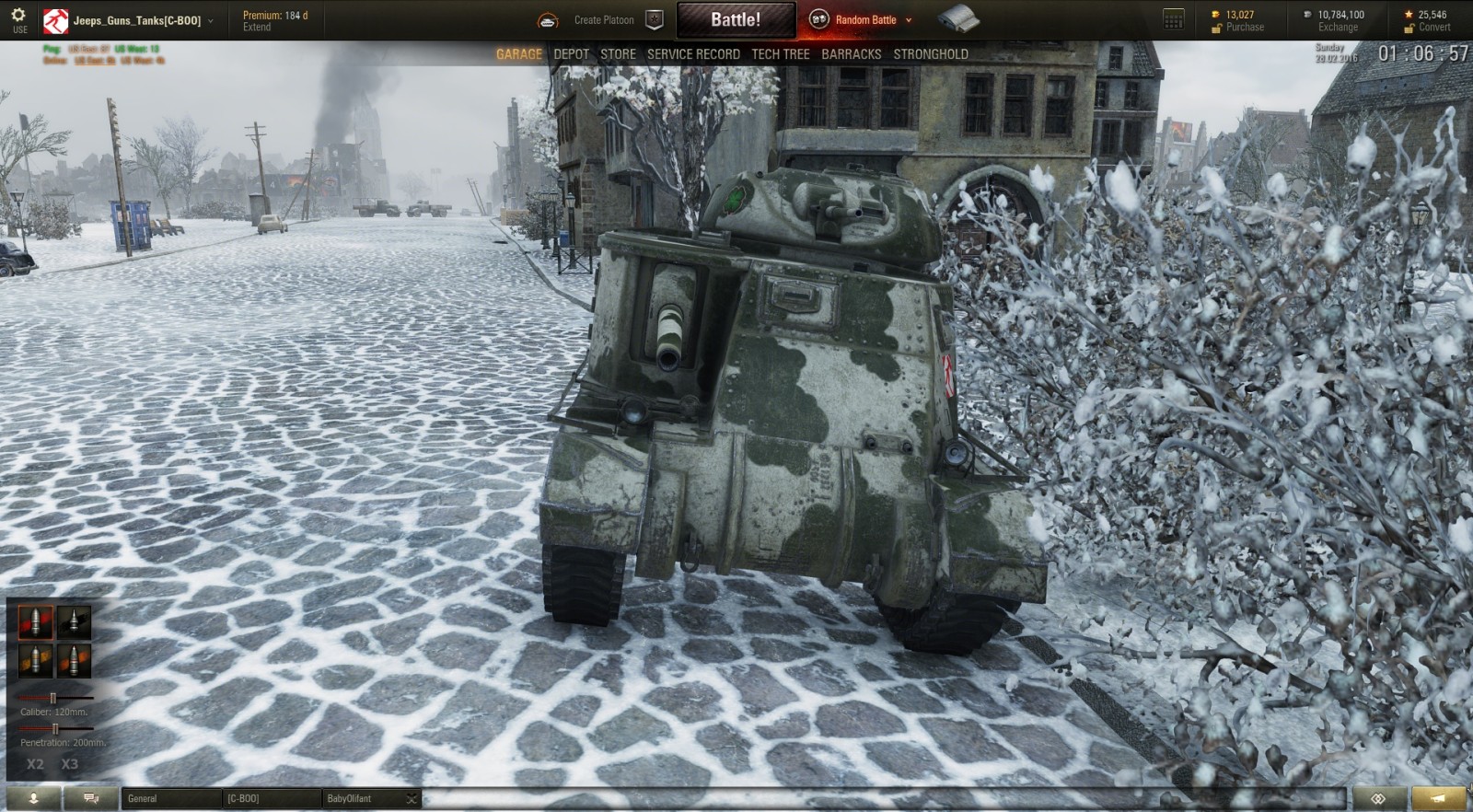The height and width of the screenshot is (812, 1473).
Task: Open the contacts list icon bottom left
Action: (34, 799)
